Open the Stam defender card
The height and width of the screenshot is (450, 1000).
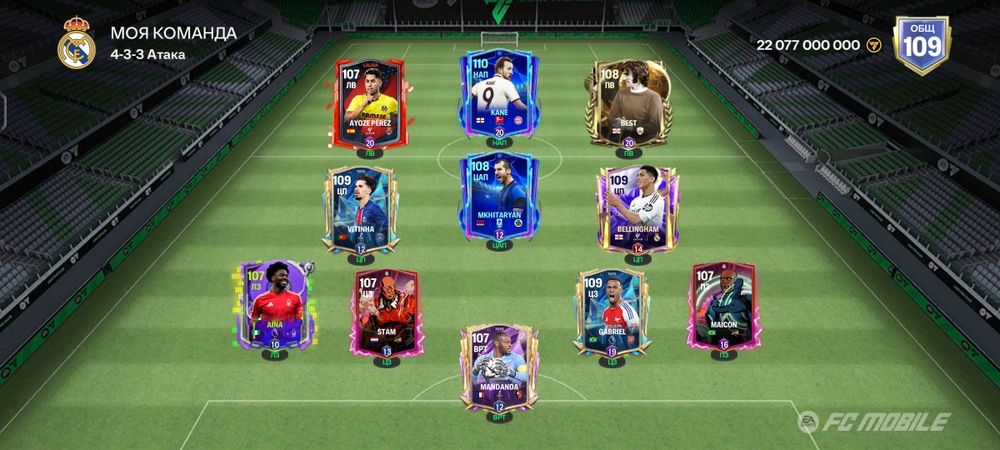click(x=387, y=311)
